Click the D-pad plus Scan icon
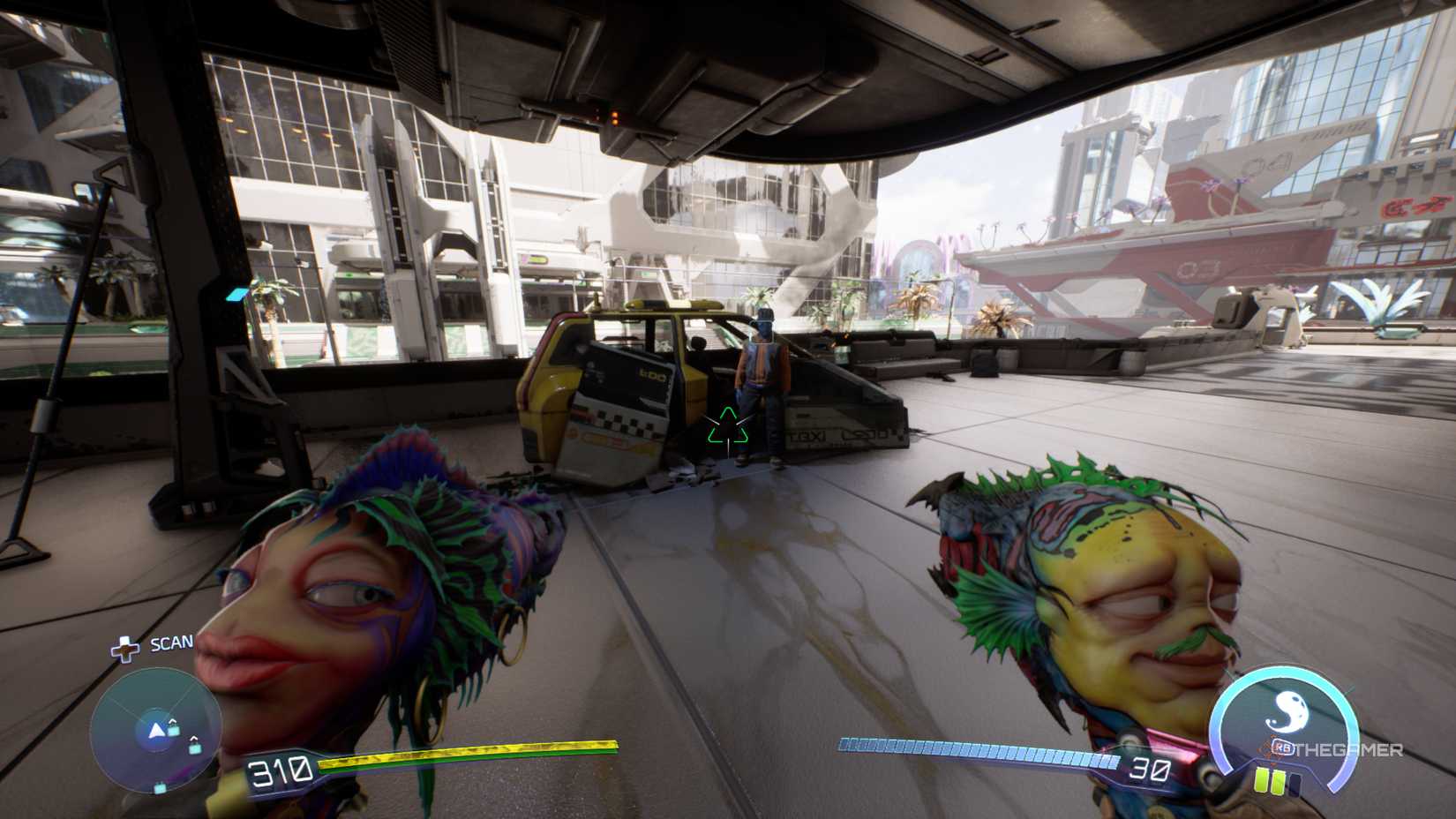Viewport: 1456px width, 819px height. [125, 650]
